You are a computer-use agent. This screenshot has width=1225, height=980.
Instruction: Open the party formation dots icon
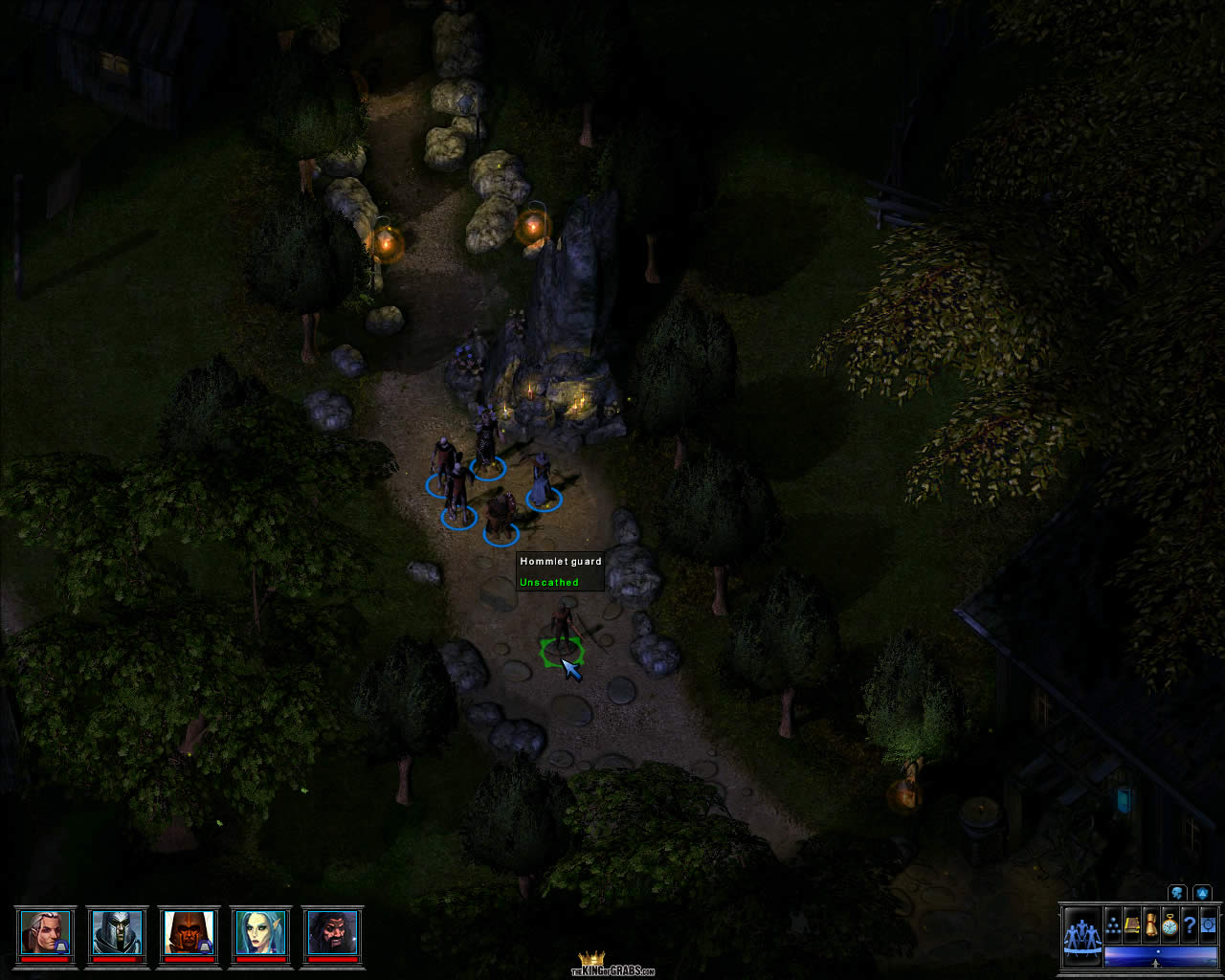1114,925
